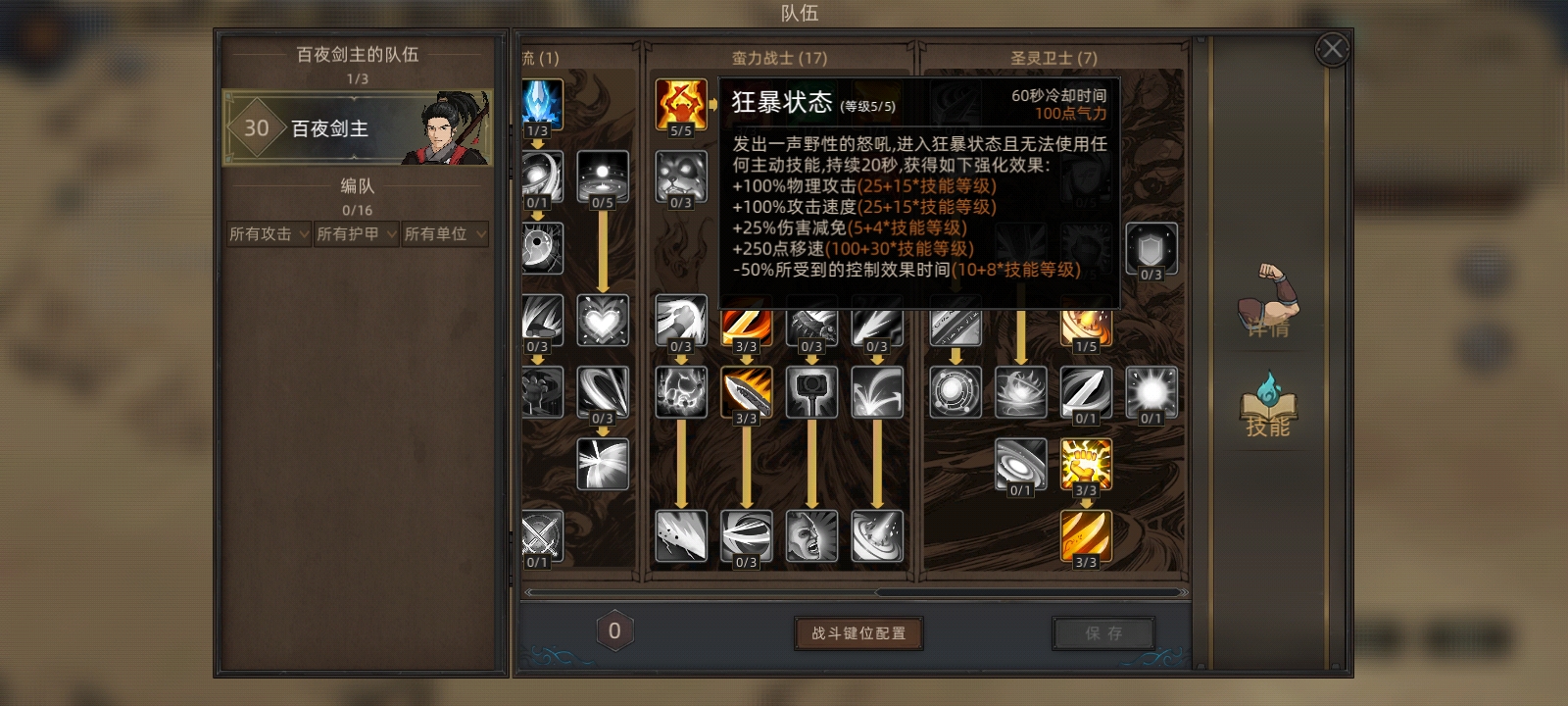
Task: Select the screaming face skill icon
Action: tap(811, 534)
